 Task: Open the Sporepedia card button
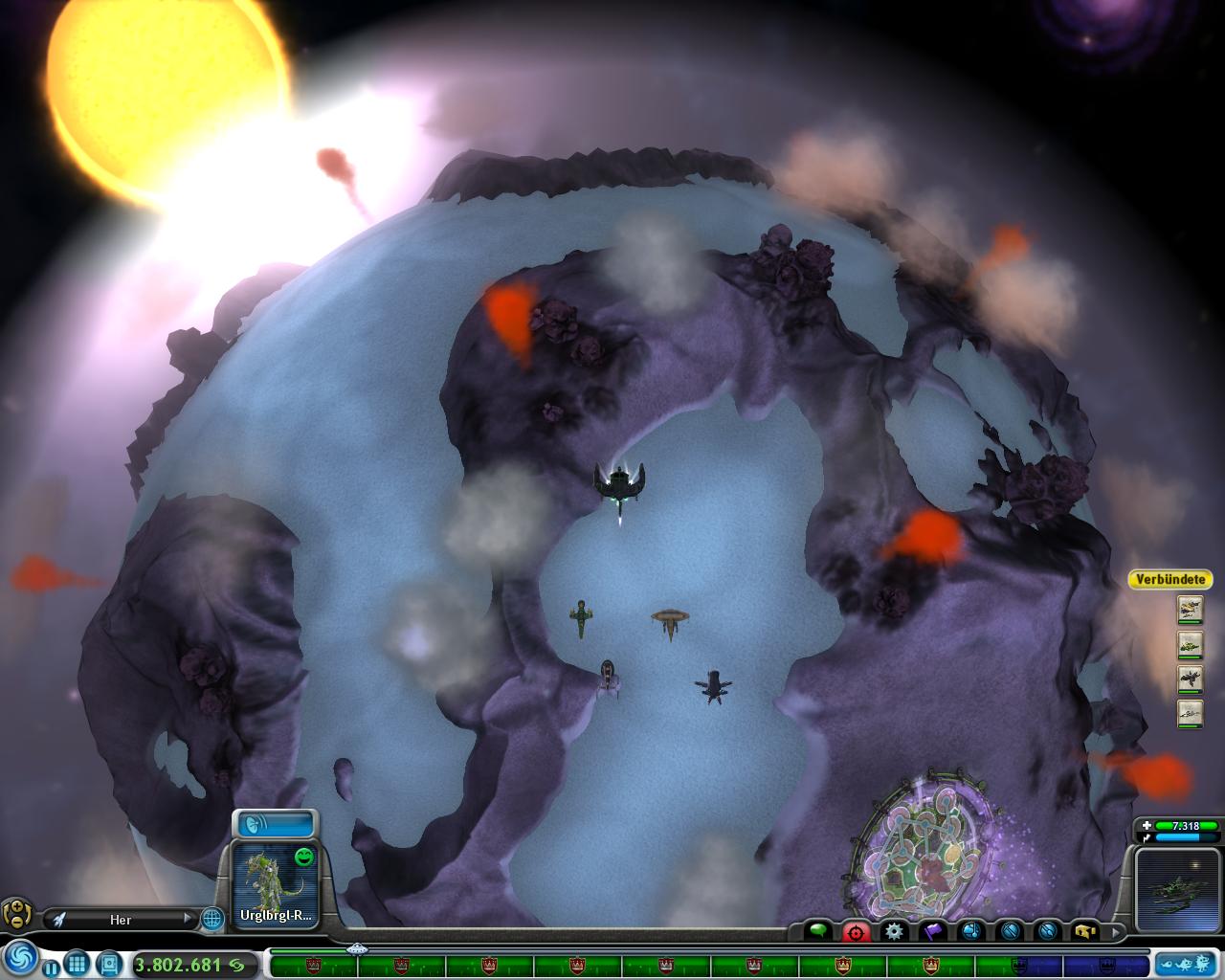pos(109,964)
